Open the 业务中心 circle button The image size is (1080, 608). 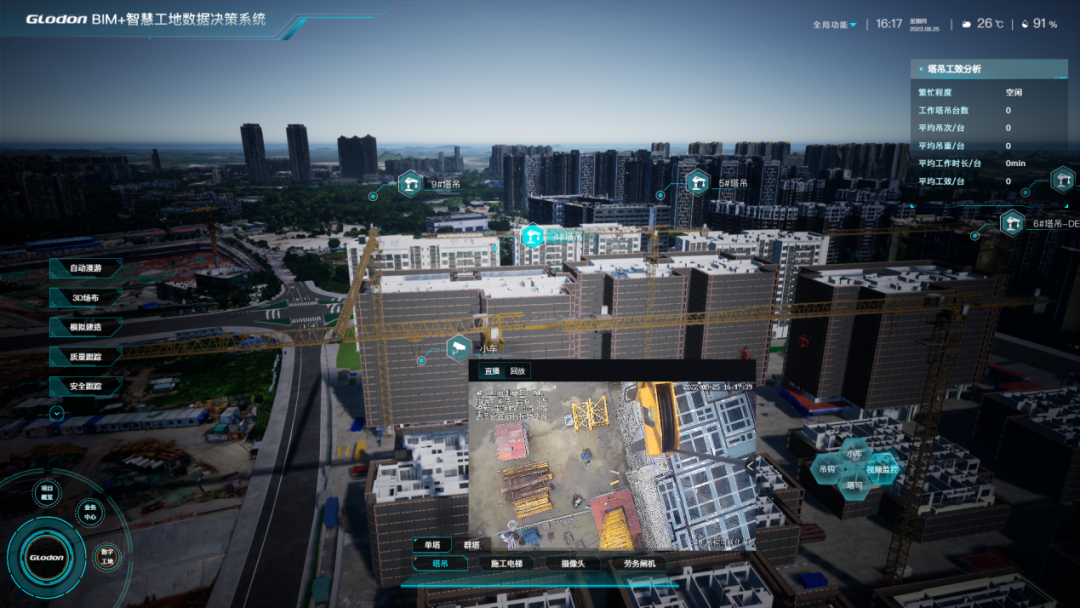tap(89, 513)
